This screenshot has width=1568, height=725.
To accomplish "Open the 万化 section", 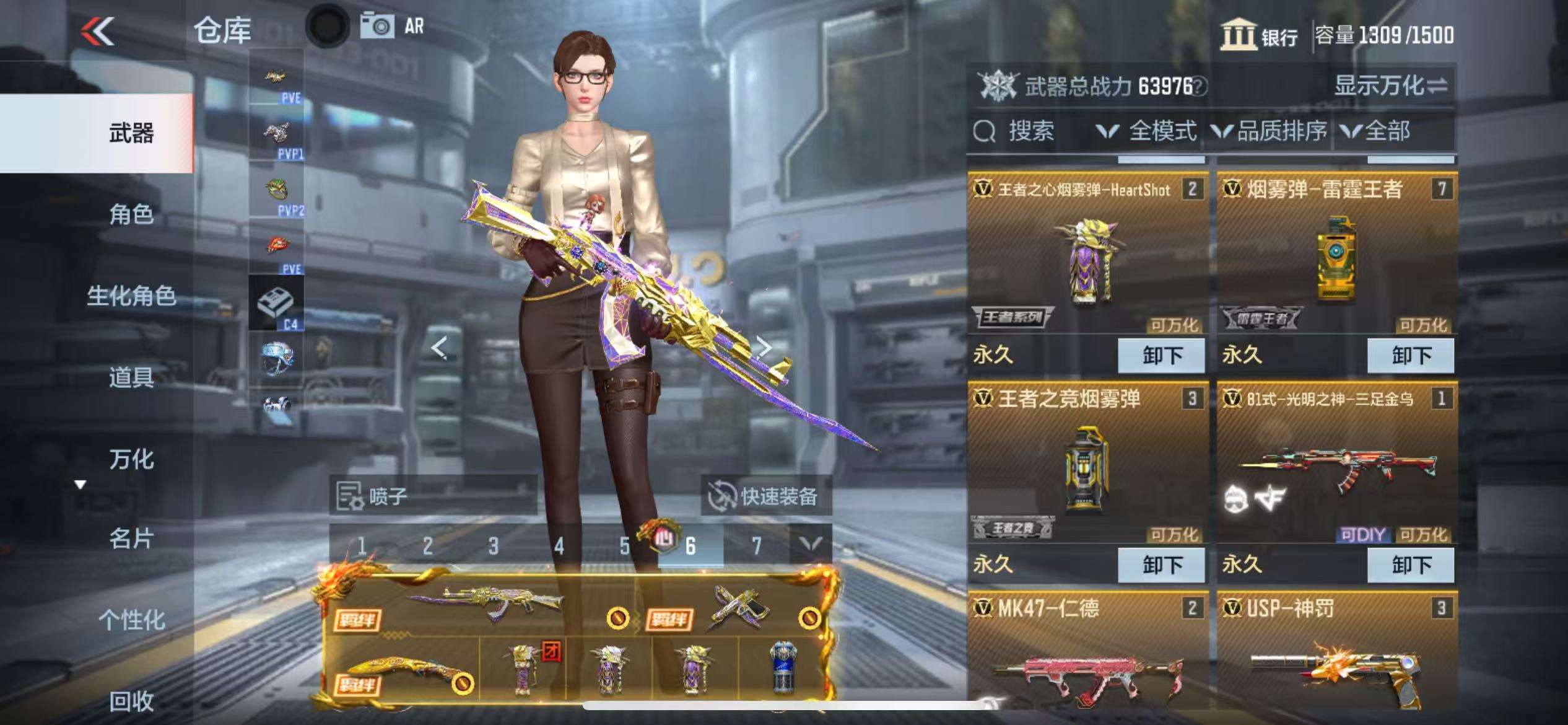I will [x=131, y=459].
